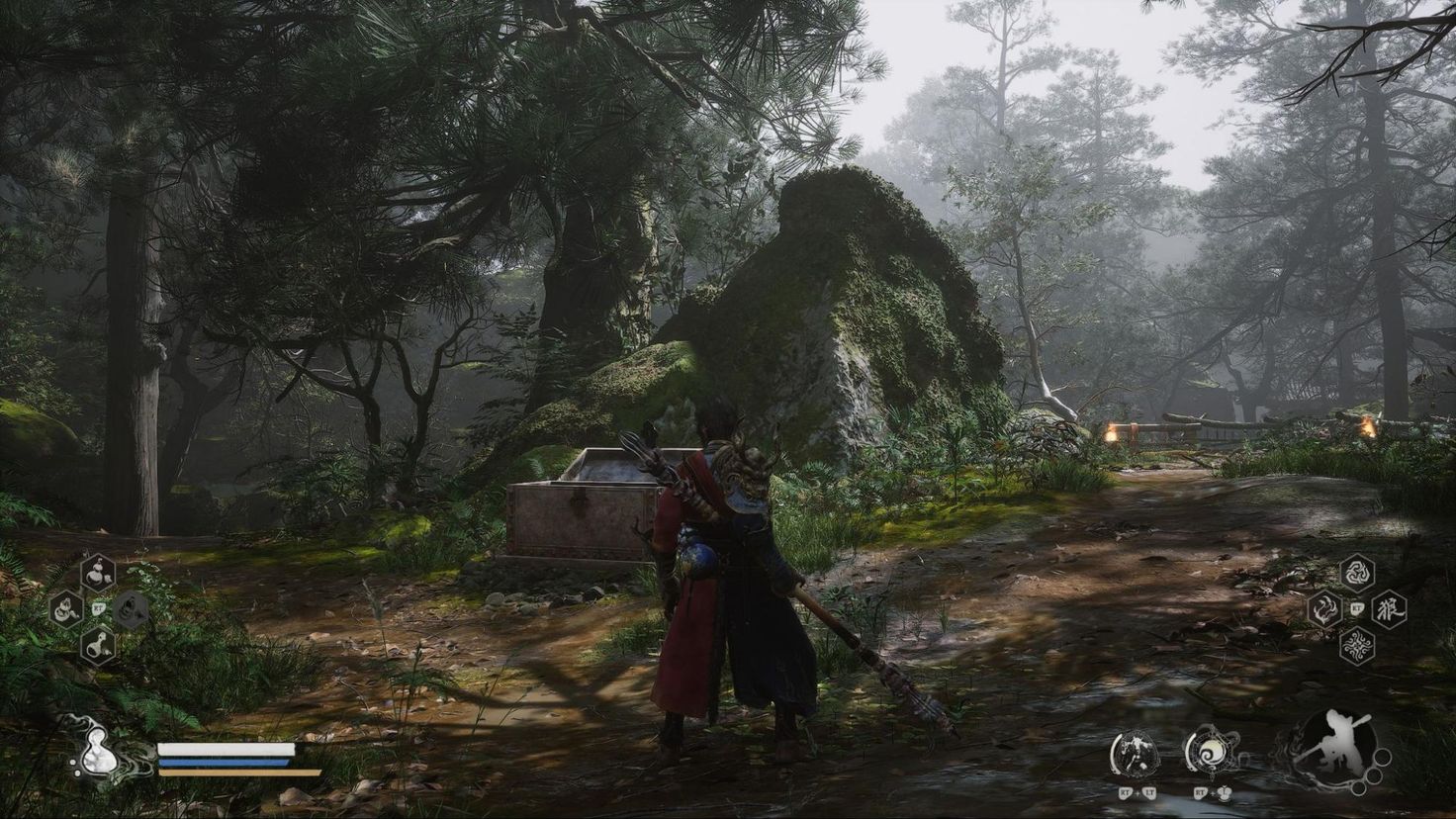Image resolution: width=1456 pixels, height=819 pixels.
Task: Select the ornate cloud spell at the wheel bottom
Action: pyautogui.click(x=1357, y=645)
